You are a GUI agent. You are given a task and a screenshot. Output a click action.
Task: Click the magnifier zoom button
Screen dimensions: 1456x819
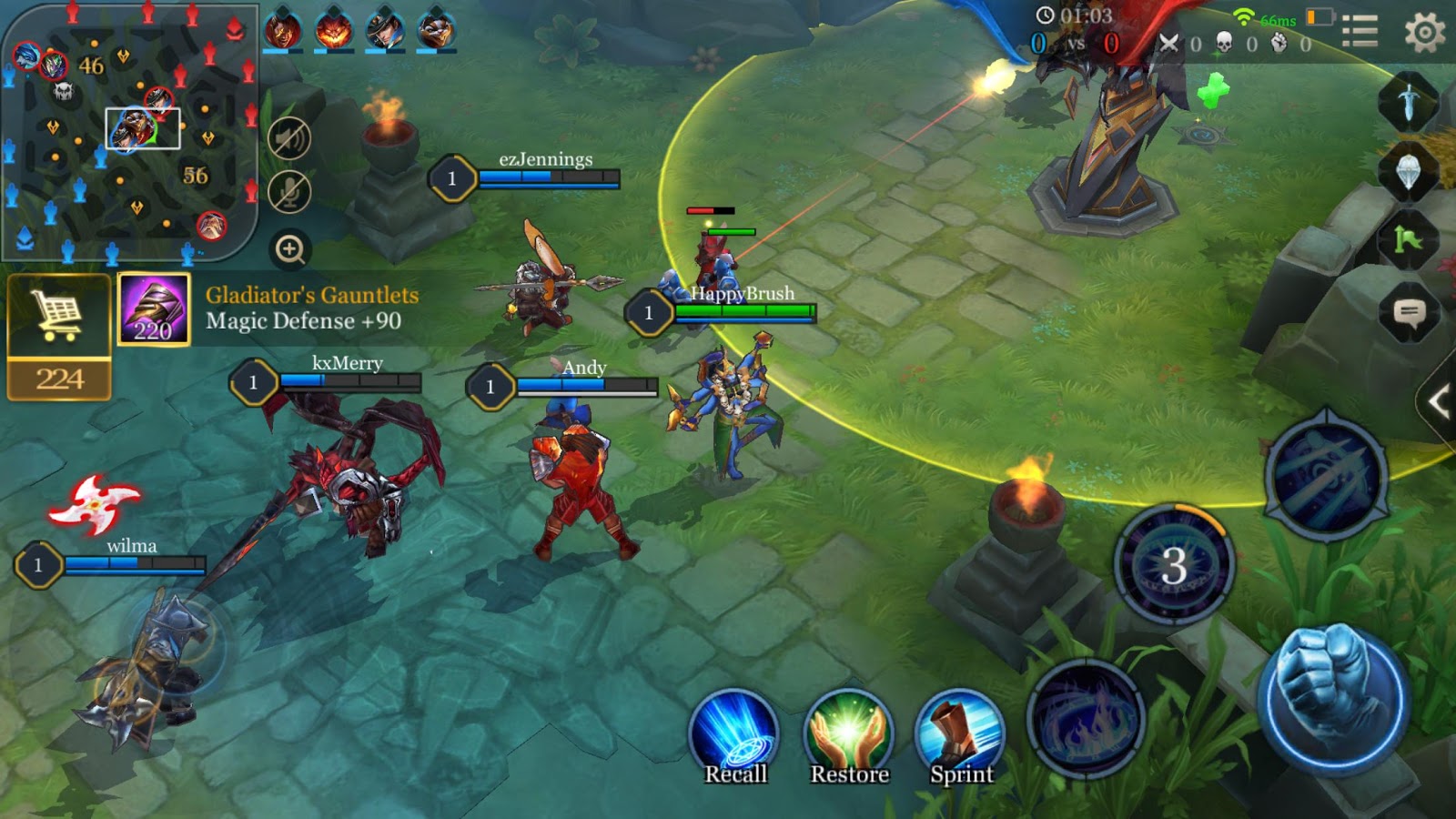(x=290, y=249)
